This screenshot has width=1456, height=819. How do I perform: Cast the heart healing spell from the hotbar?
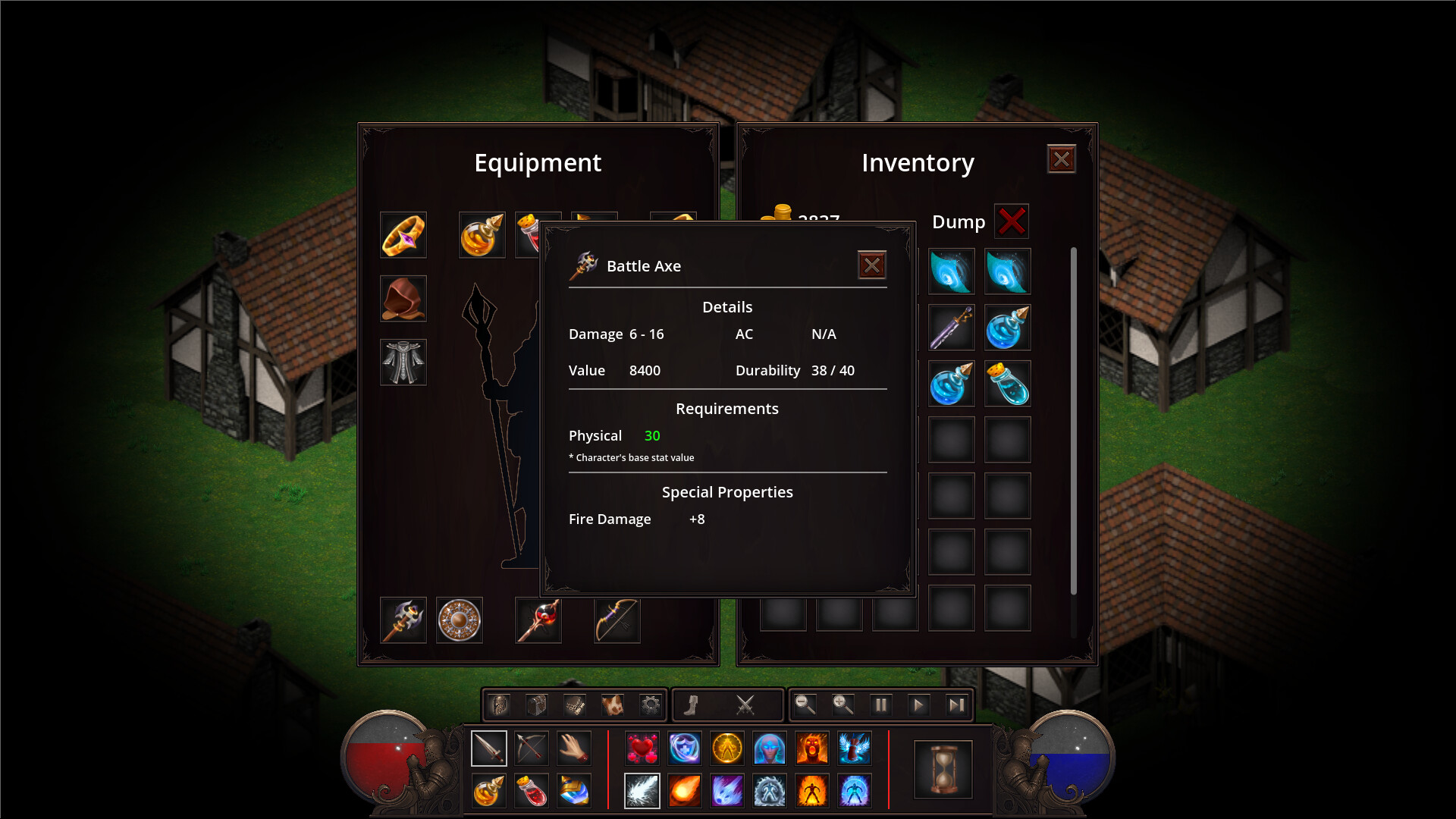click(642, 748)
